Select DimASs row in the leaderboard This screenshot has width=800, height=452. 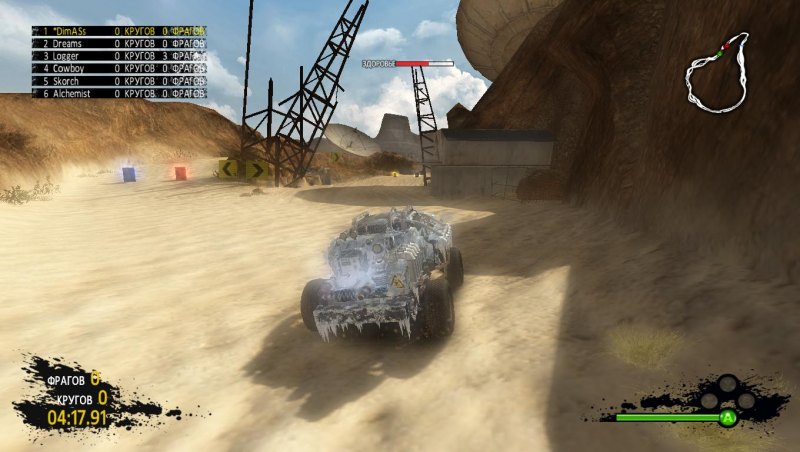click(x=120, y=31)
